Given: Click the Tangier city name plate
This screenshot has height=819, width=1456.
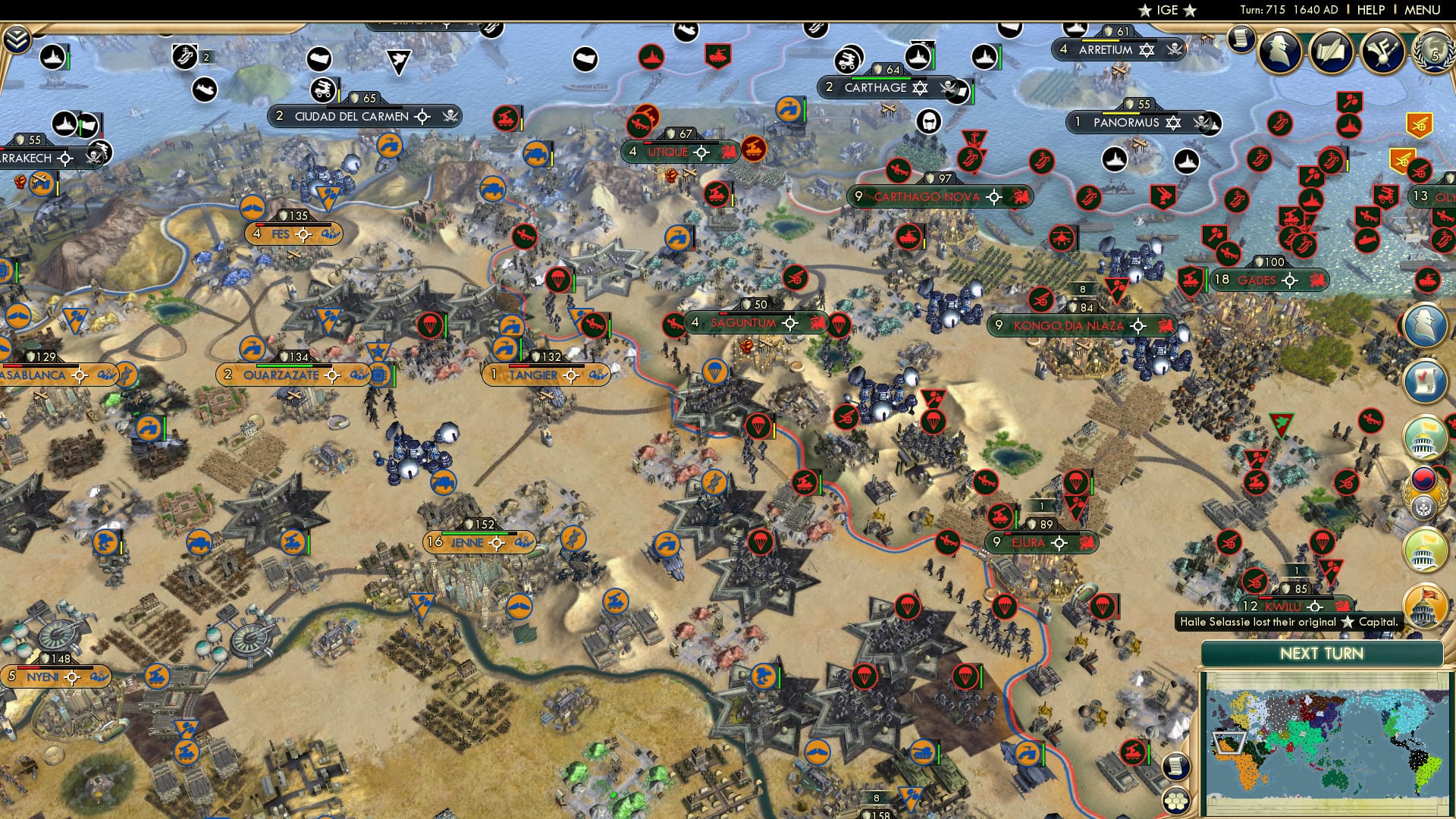Looking at the screenshot, I should click(531, 374).
